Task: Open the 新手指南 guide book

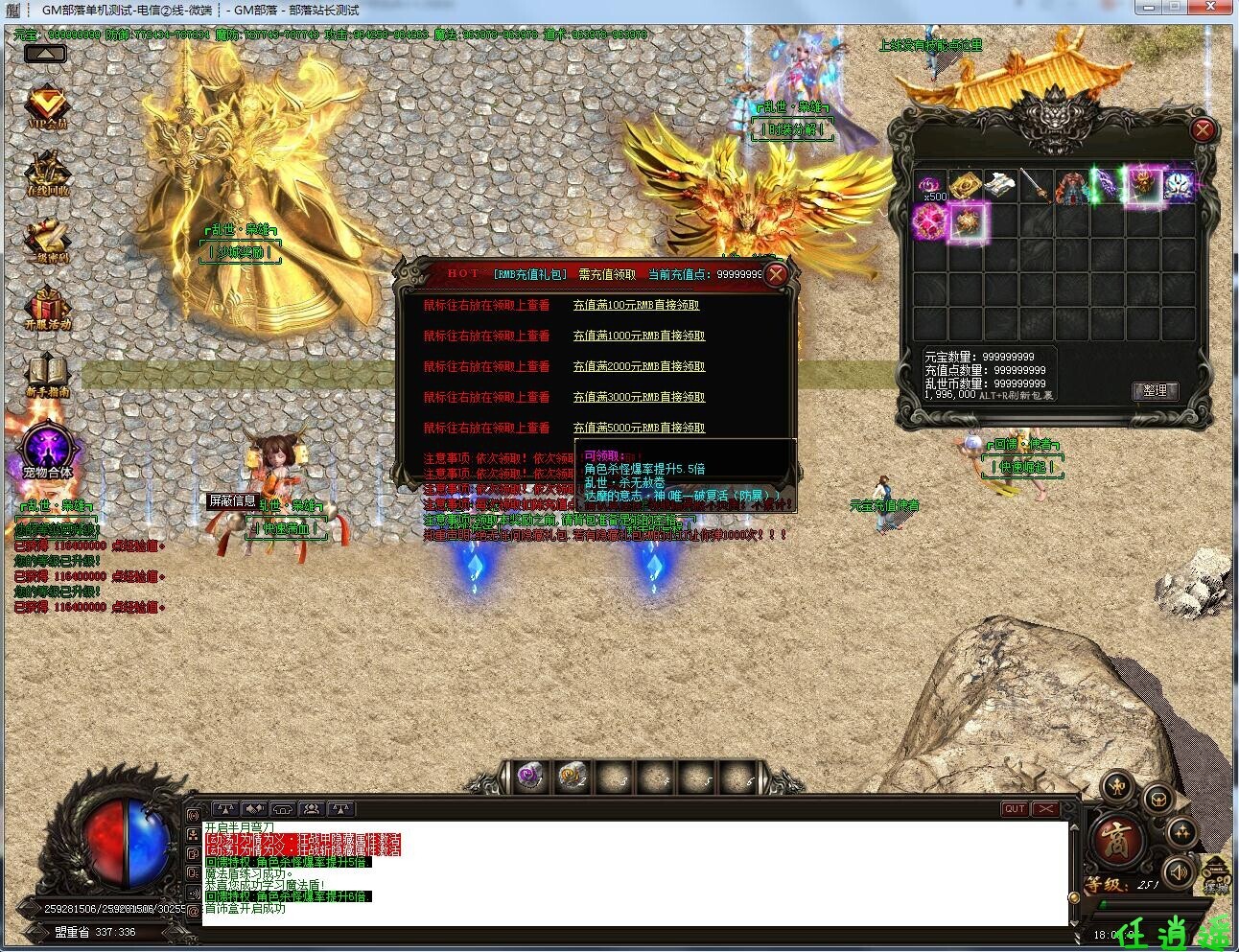Action: click(47, 376)
